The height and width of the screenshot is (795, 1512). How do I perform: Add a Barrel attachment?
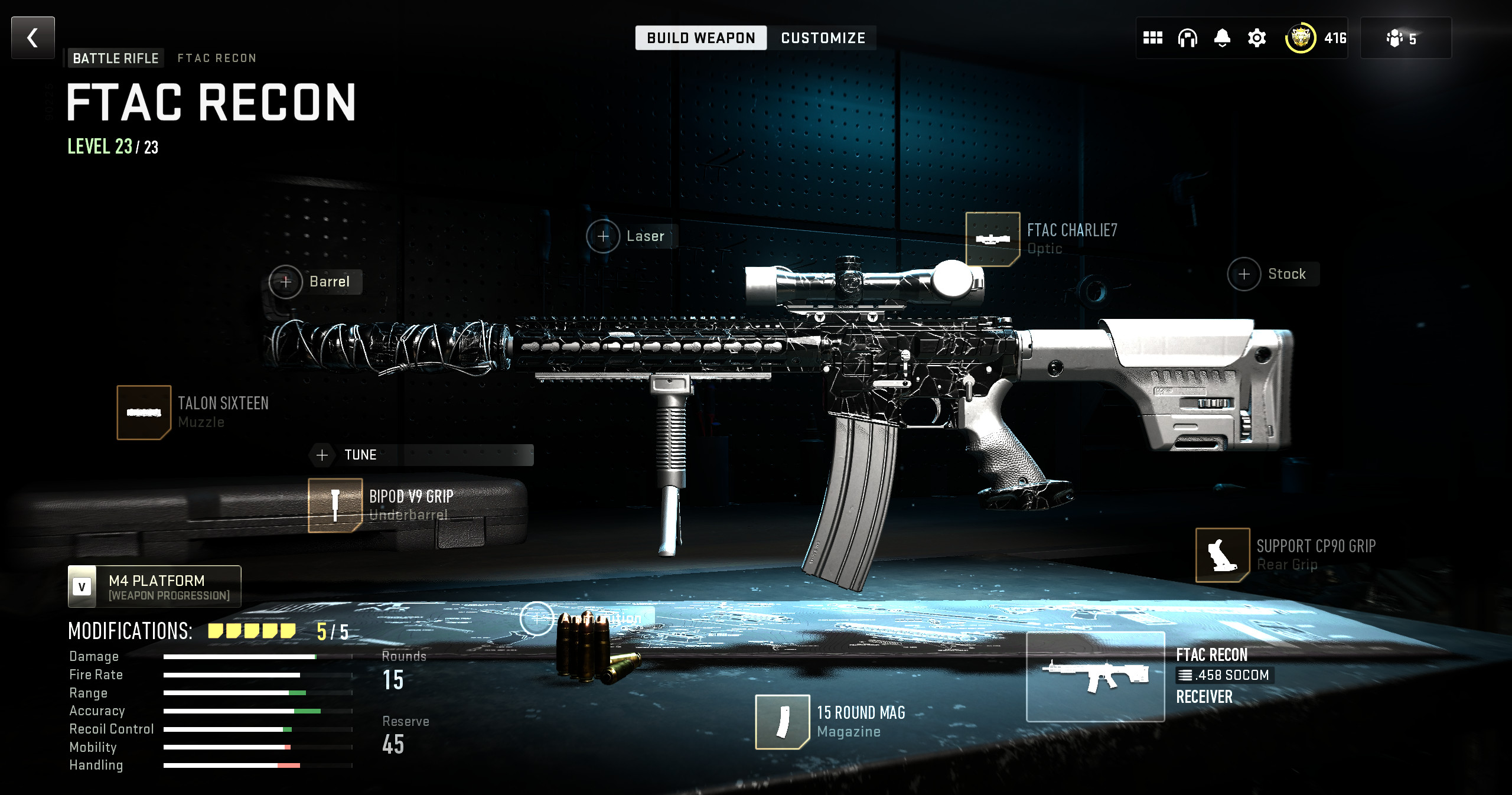[286, 282]
